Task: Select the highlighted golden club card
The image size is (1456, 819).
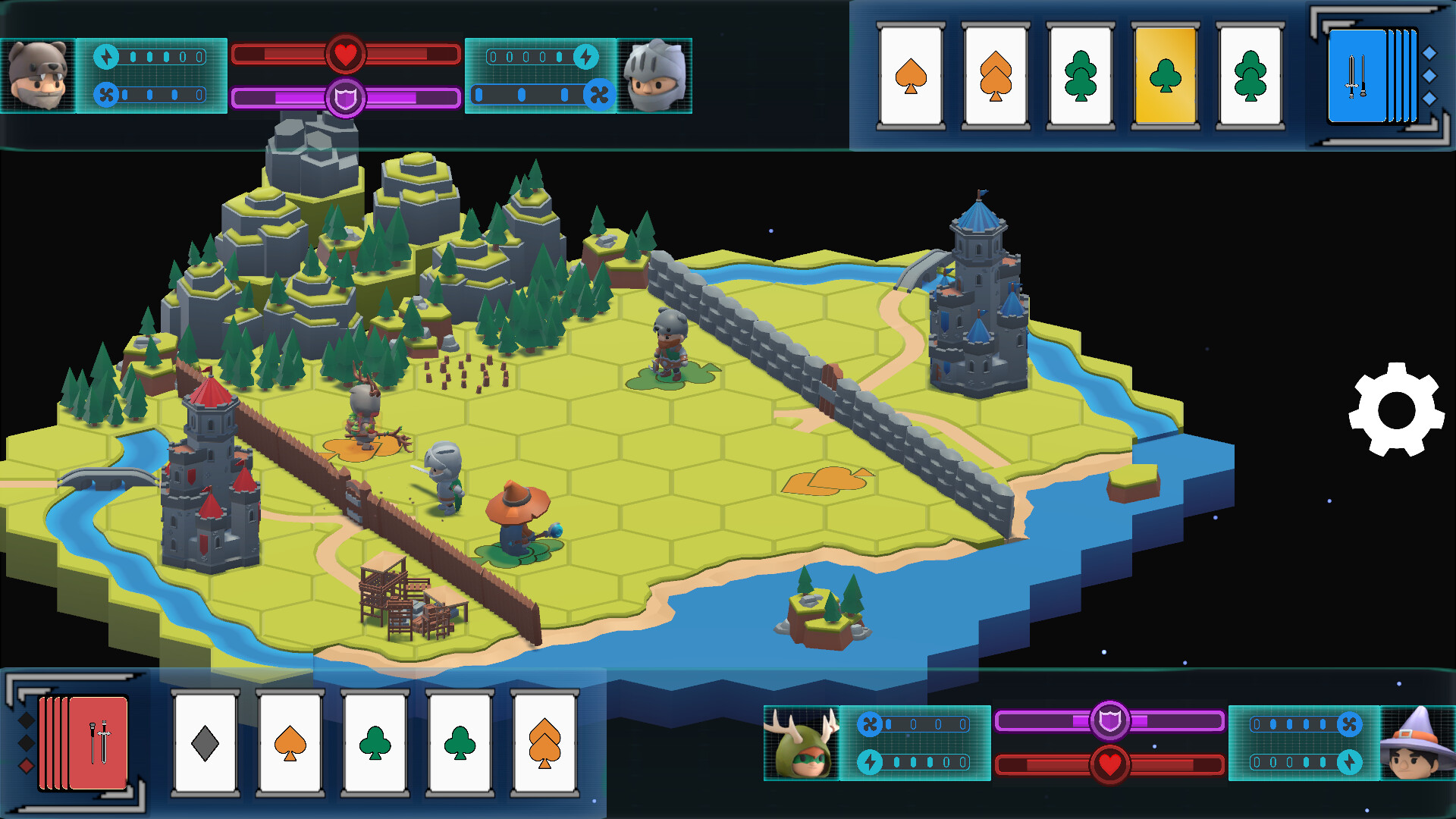Action: pyautogui.click(x=1166, y=76)
